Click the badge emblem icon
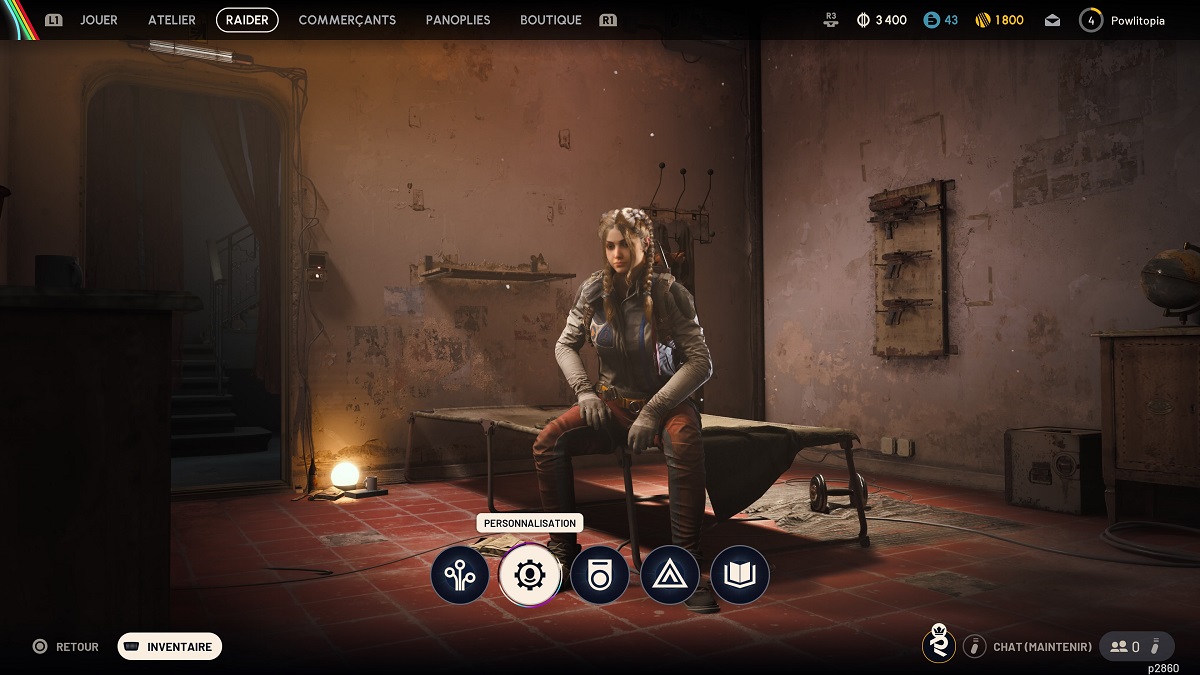Screen dimensions: 1200x675 (600, 575)
